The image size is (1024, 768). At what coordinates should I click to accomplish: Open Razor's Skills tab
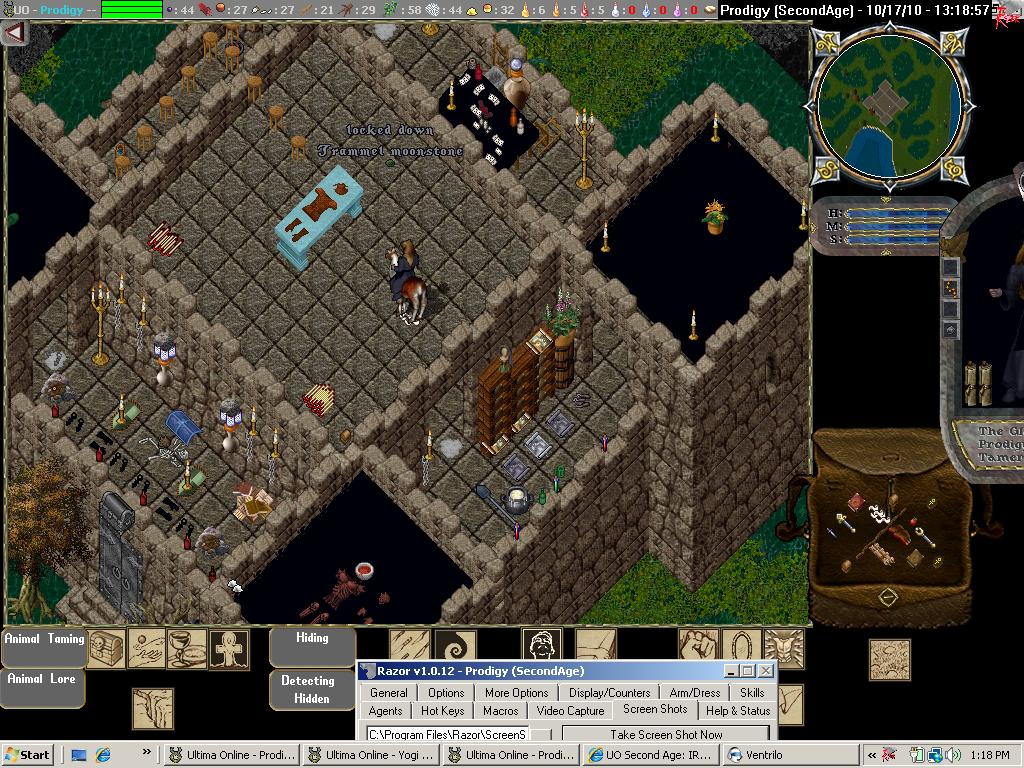tap(752, 692)
